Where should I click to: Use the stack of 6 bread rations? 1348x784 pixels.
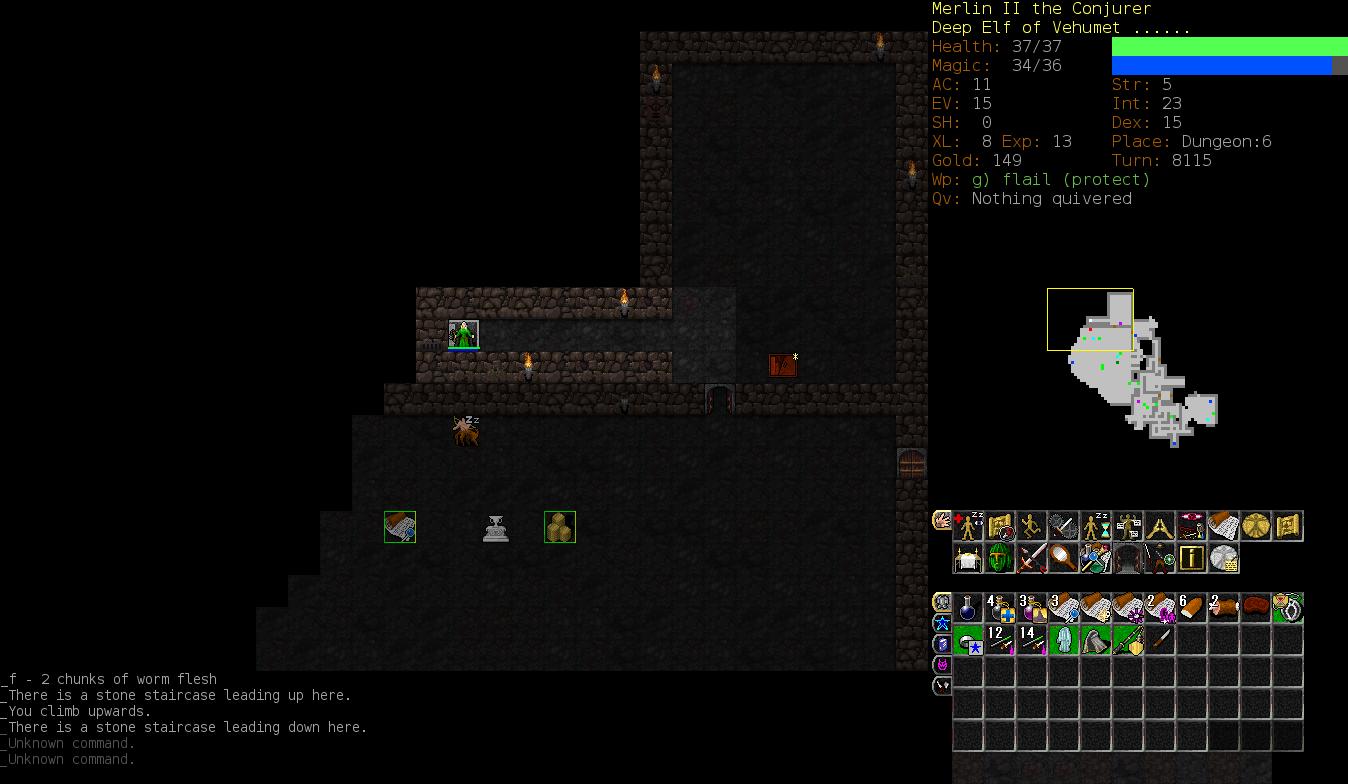[x=1192, y=608]
